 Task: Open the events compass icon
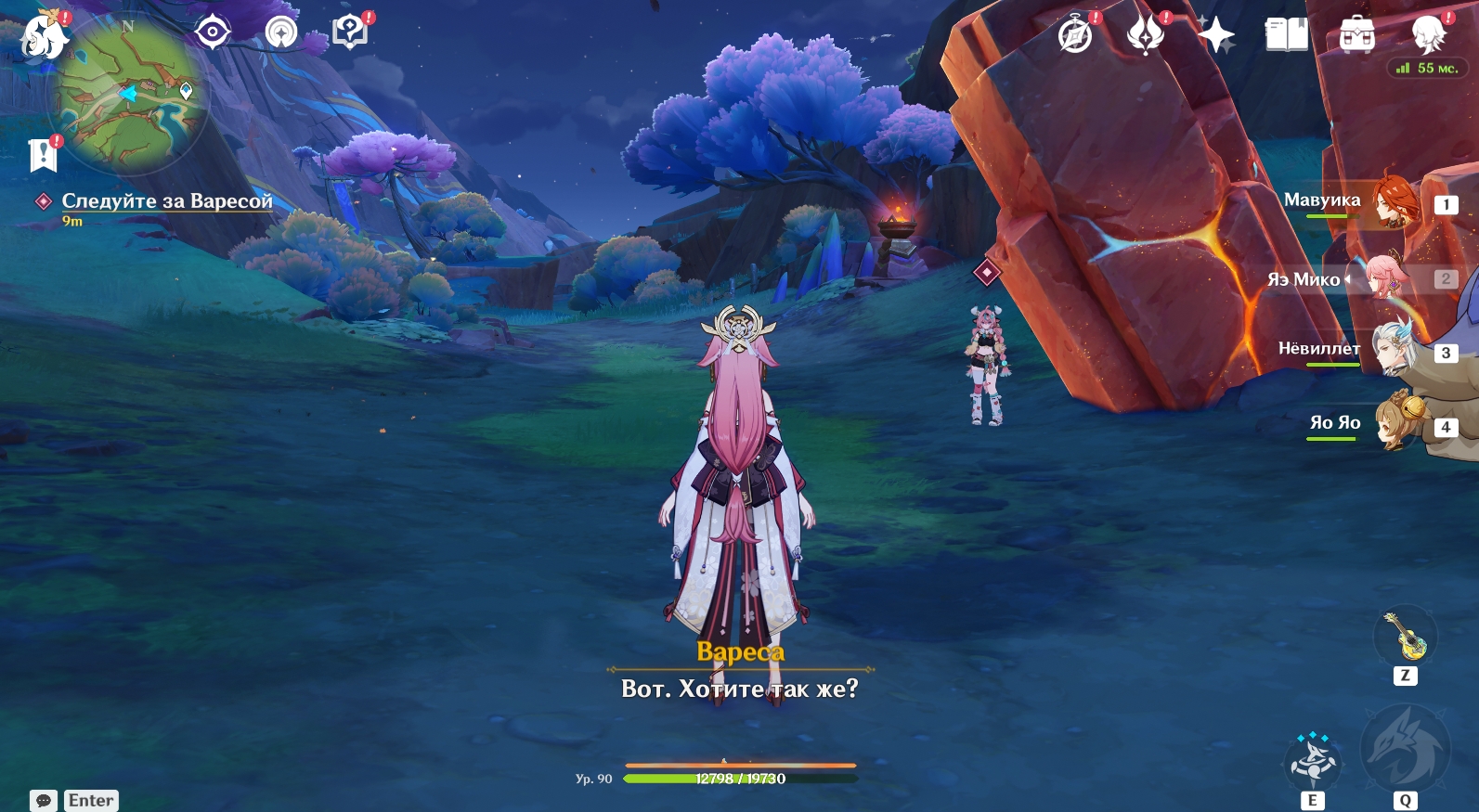1075,36
